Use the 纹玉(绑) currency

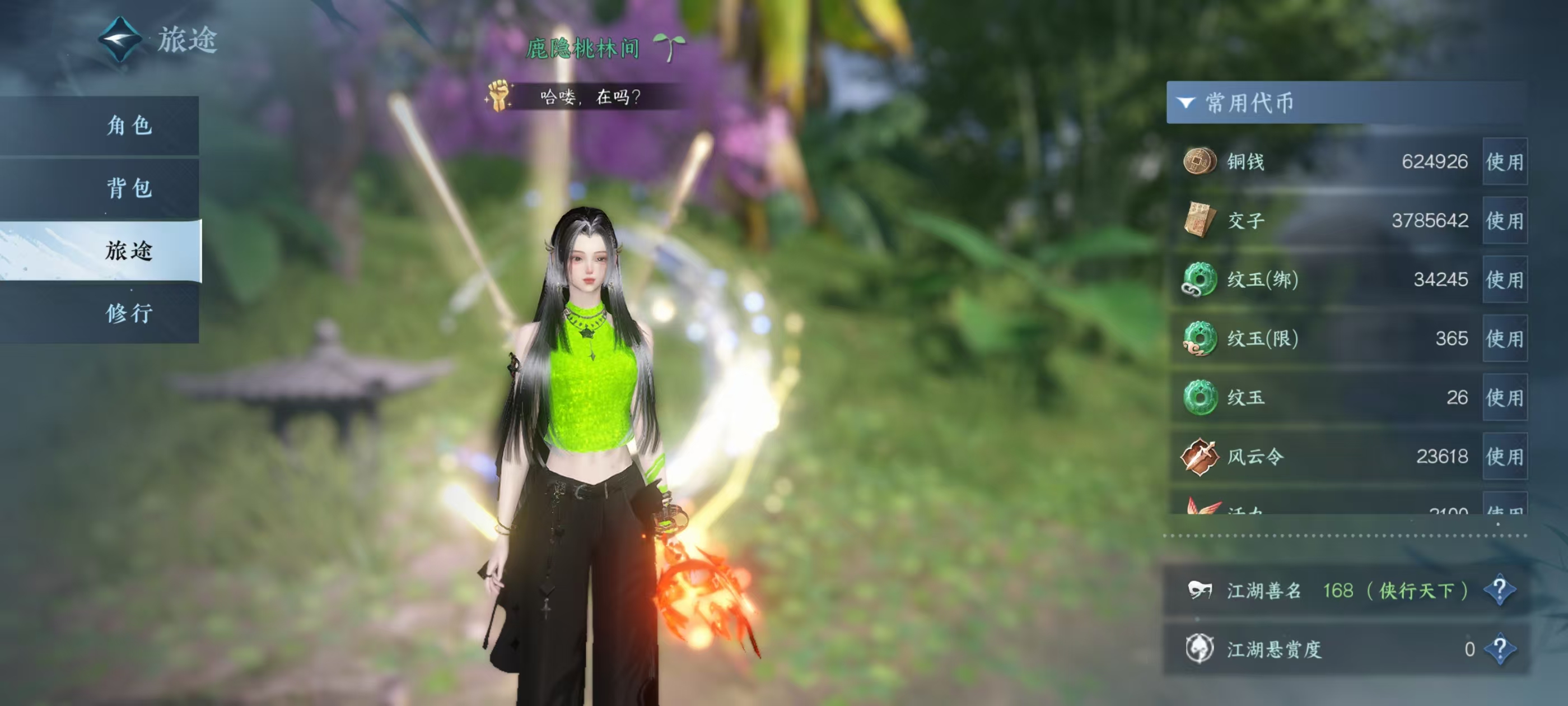click(1504, 280)
